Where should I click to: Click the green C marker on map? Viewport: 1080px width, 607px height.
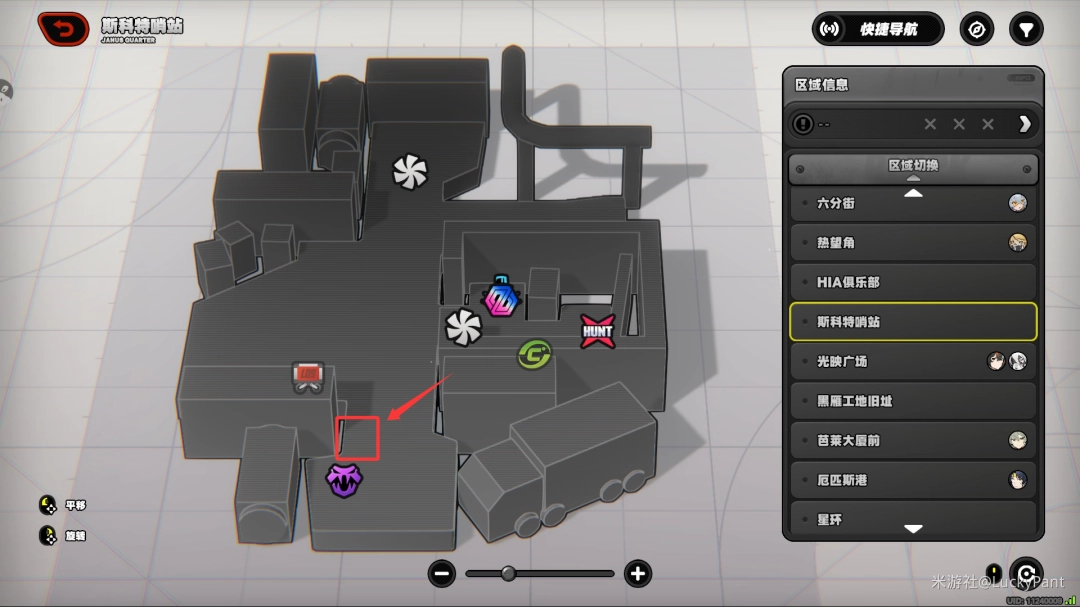[534, 354]
